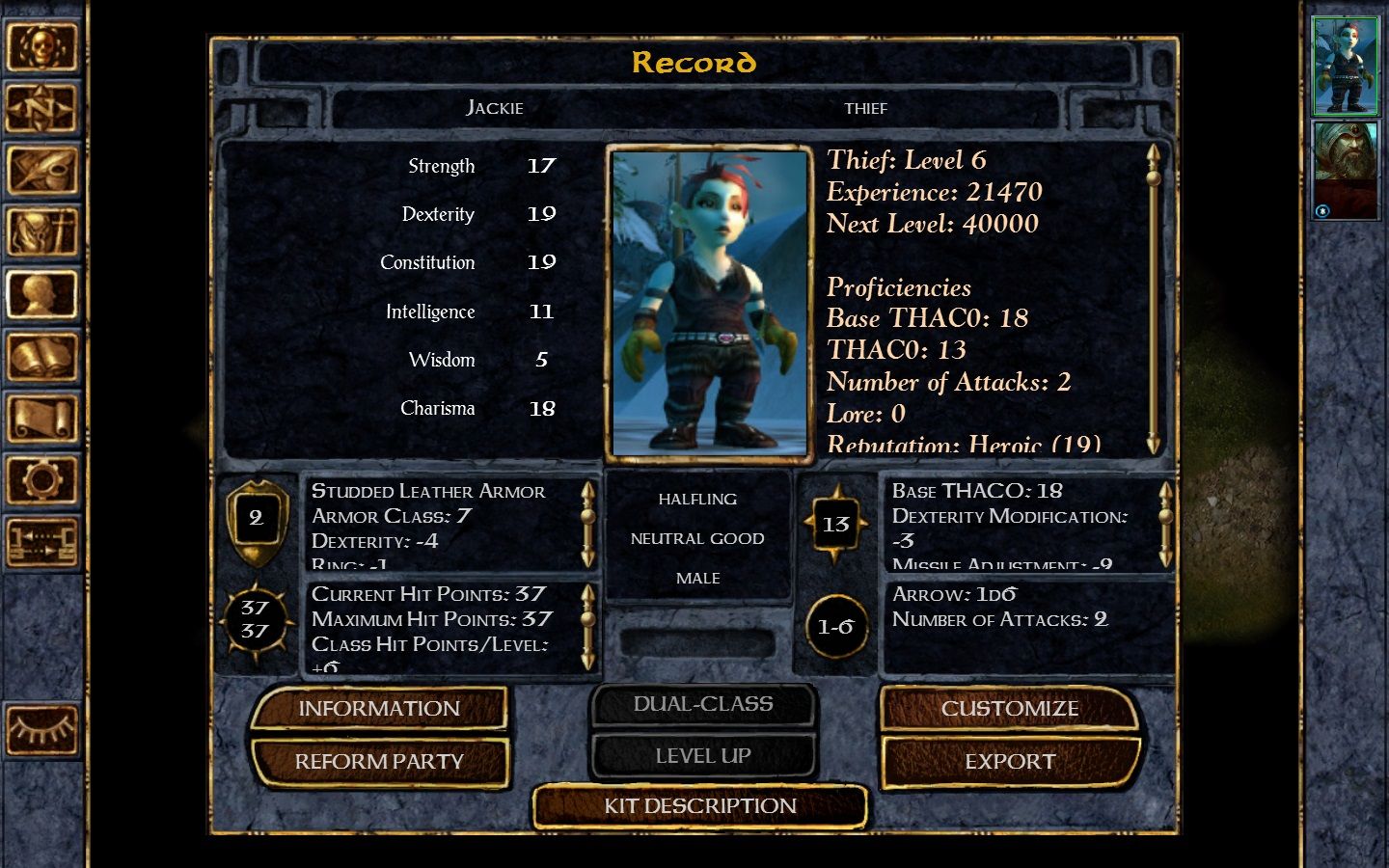Click the greyed-out Dual-Class button
1389x868 pixels.
[x=702, y=705]
